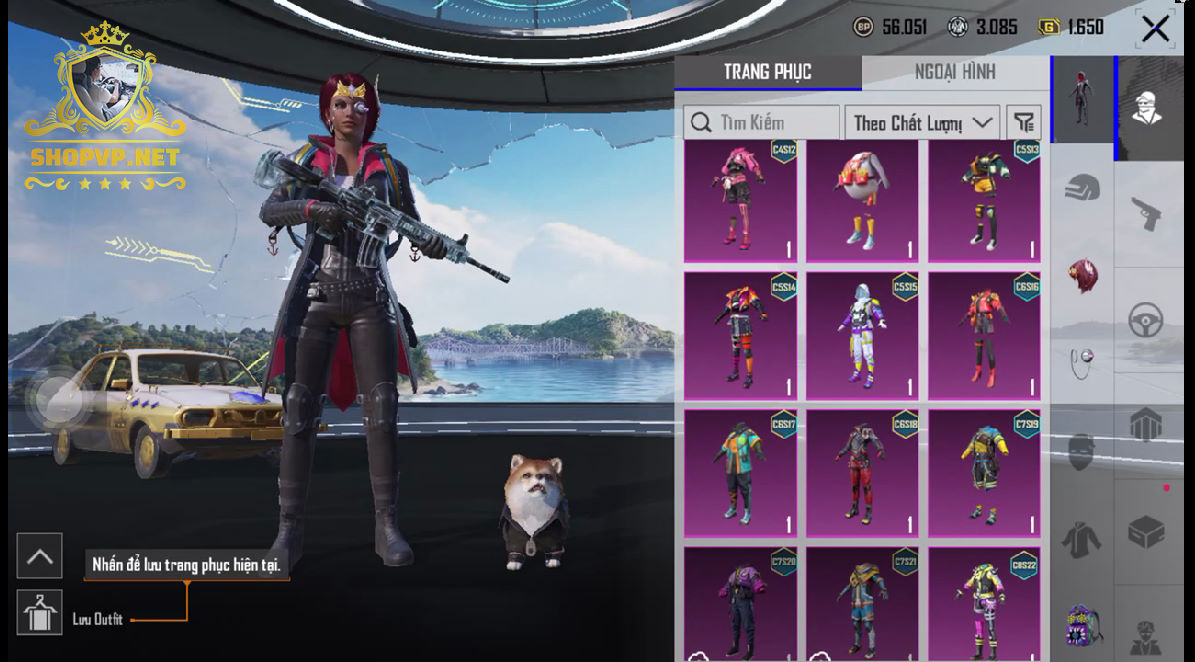Switch to the Ngoại Hình tab
Screen dimensions: 1195x662
955,72
